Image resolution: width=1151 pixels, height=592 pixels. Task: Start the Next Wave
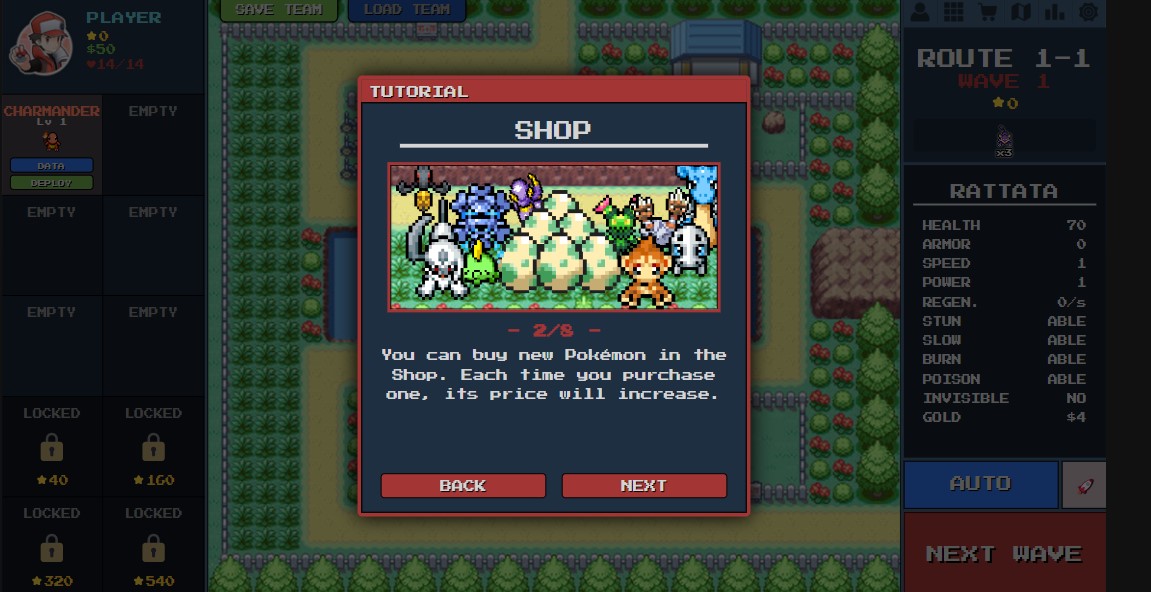(x=1004, y=553)
